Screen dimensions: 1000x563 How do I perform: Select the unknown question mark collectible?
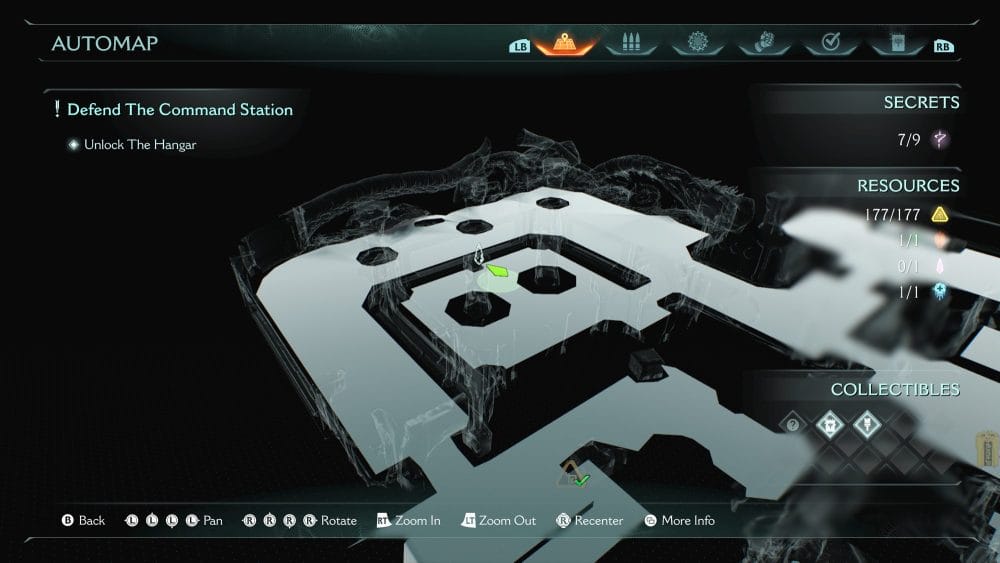(x=793, y=424)
